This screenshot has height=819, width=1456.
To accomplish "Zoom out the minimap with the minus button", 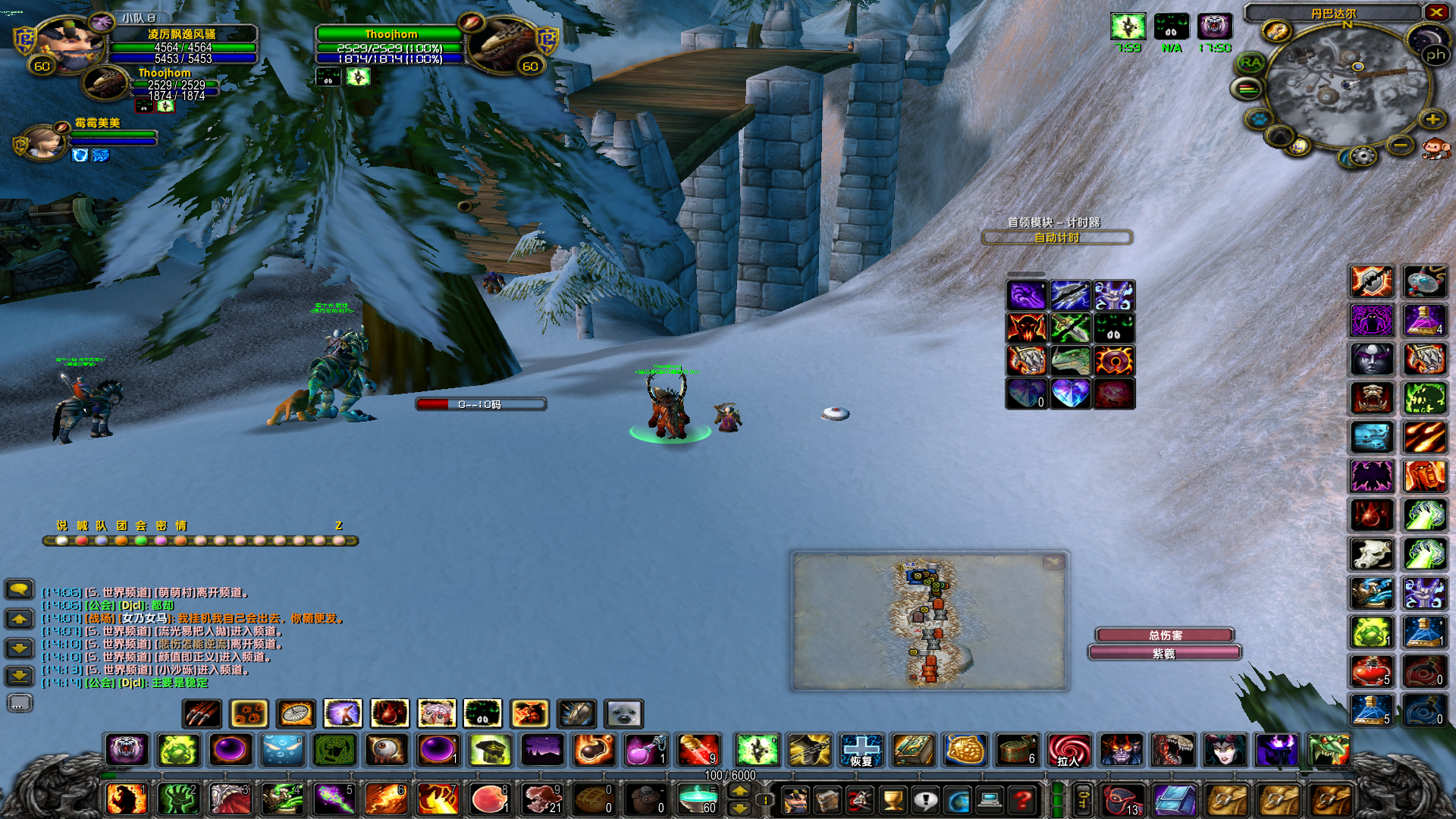I will click(1401, 144).
